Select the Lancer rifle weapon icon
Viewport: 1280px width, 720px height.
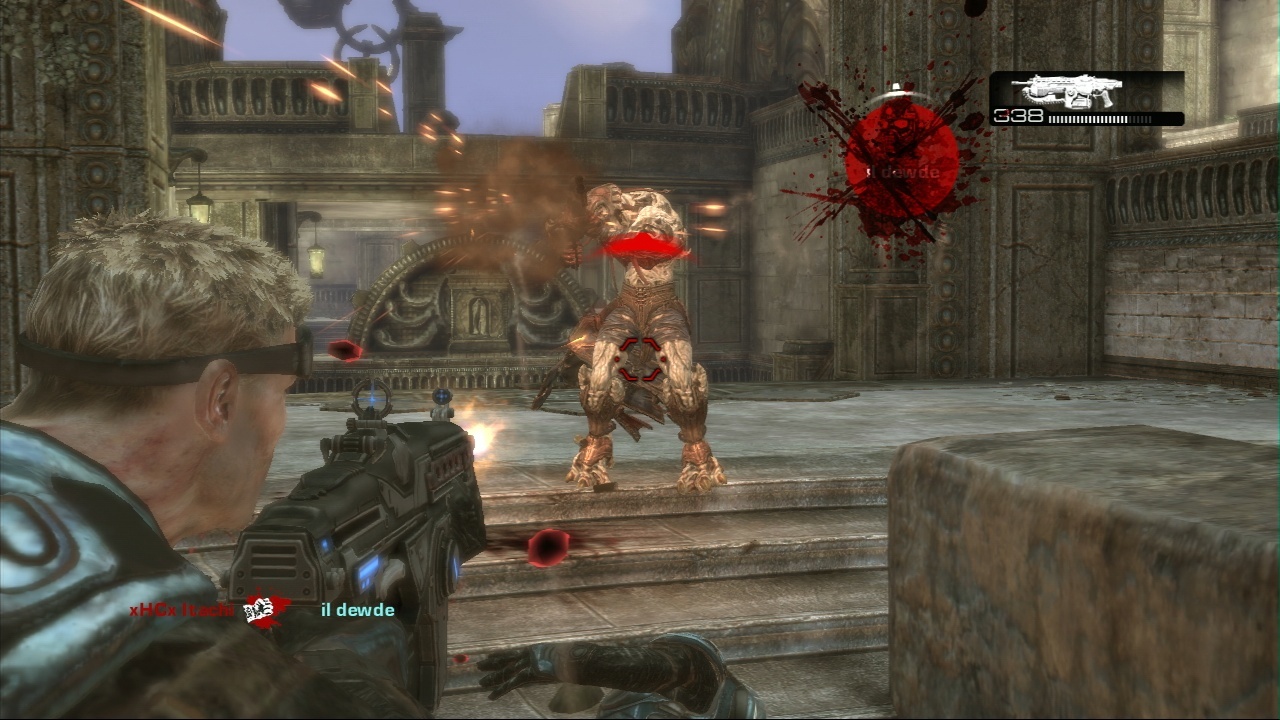click(x=1066, y=91)
